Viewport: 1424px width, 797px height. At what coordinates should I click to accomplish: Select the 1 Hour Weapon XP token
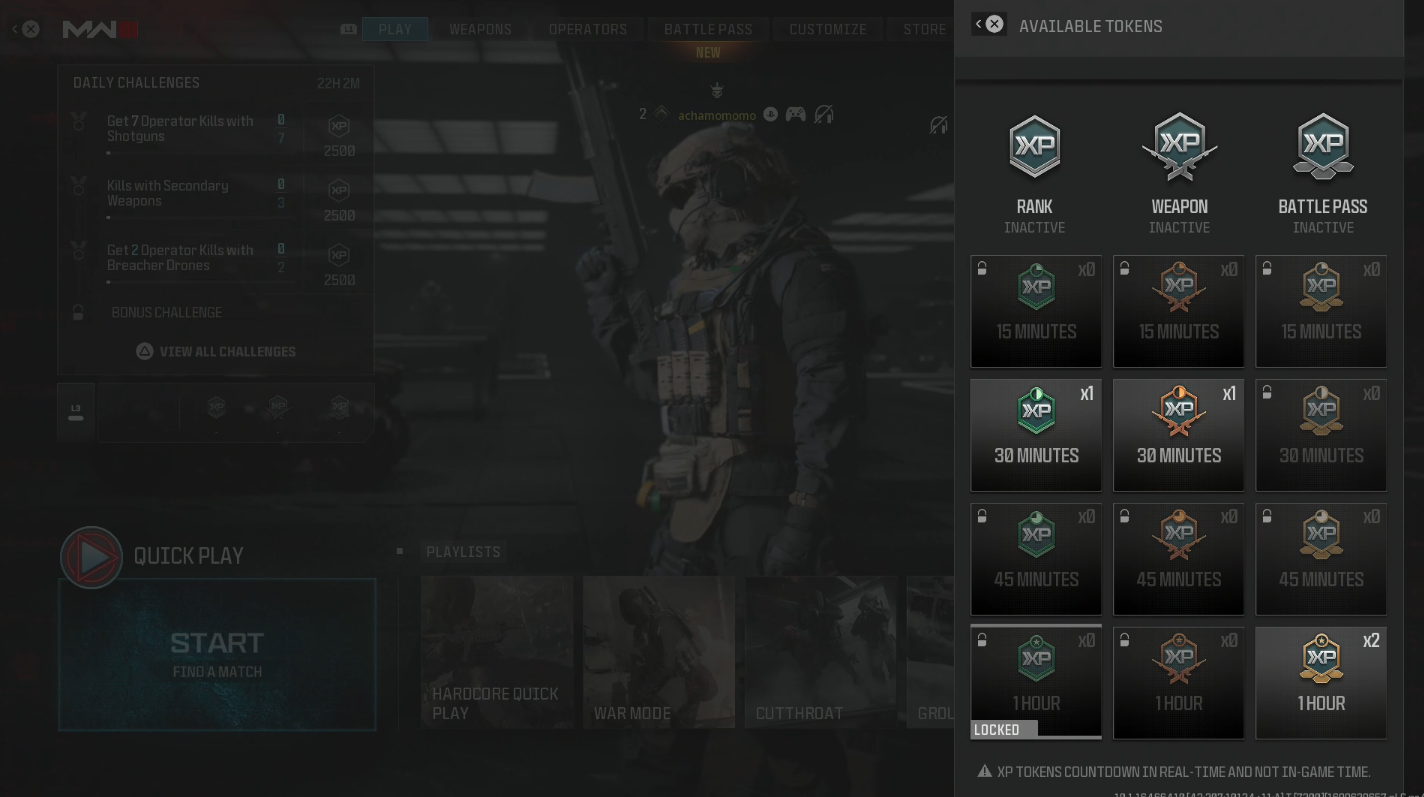click(x=1179, y=683)
